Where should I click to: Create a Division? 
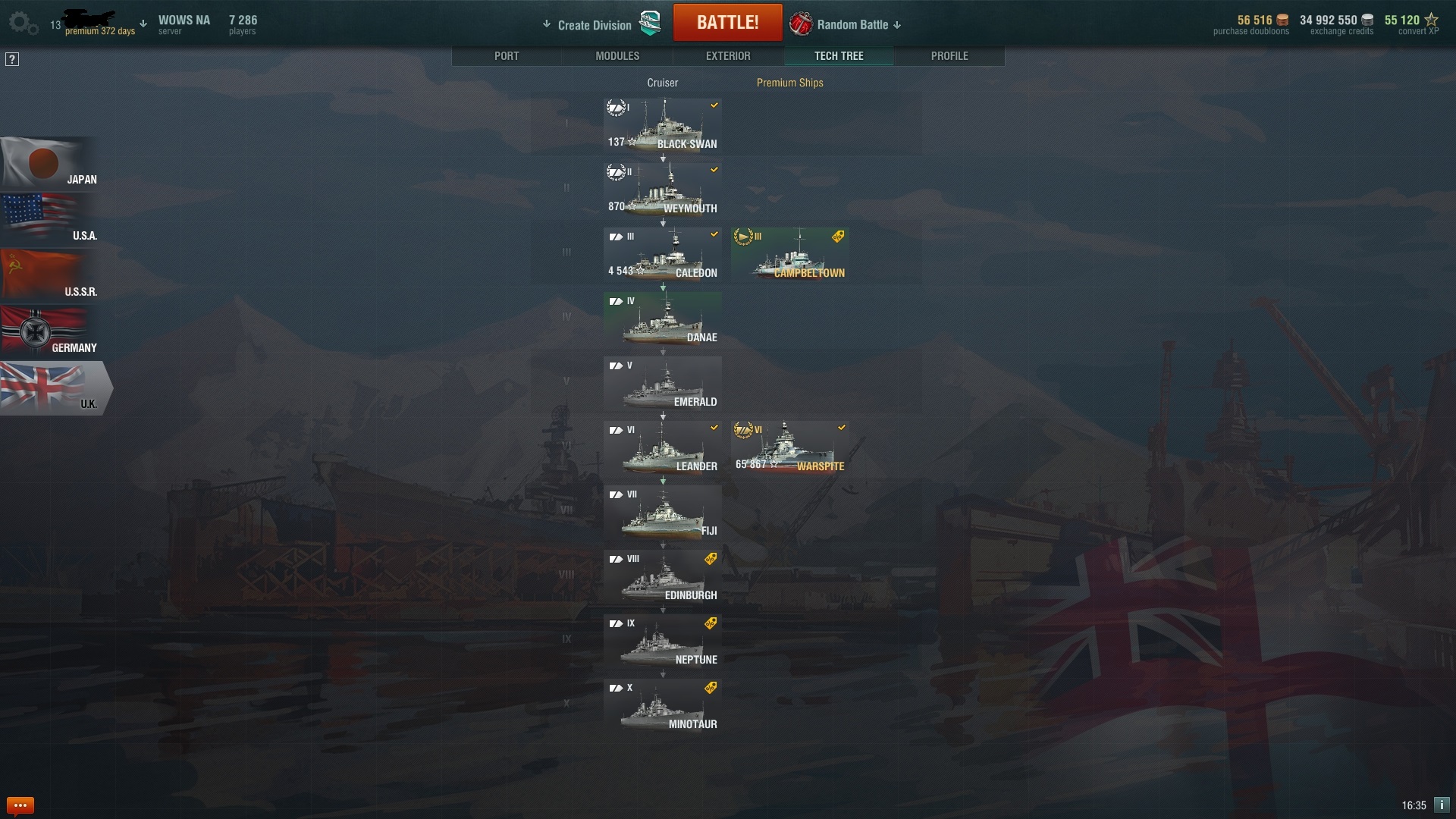[595, 25]
